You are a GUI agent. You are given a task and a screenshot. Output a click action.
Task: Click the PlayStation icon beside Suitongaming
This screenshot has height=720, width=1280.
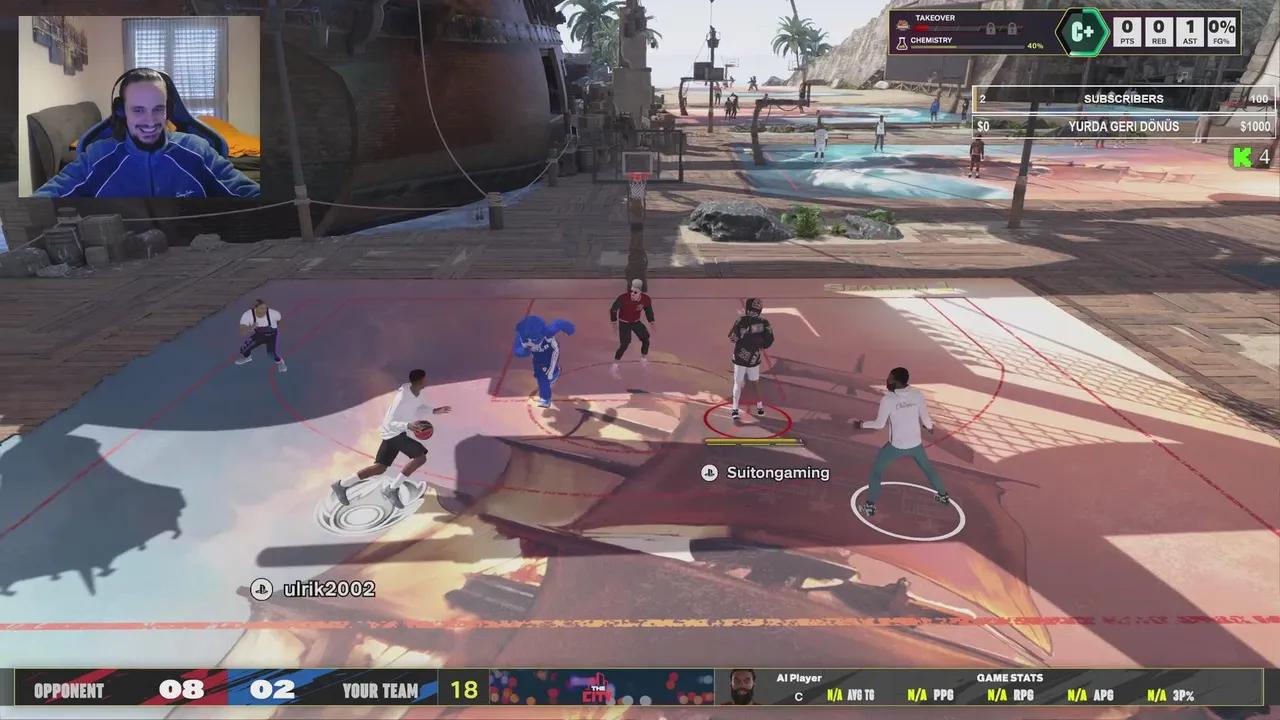pyautogui.click(x=710, y=473)
